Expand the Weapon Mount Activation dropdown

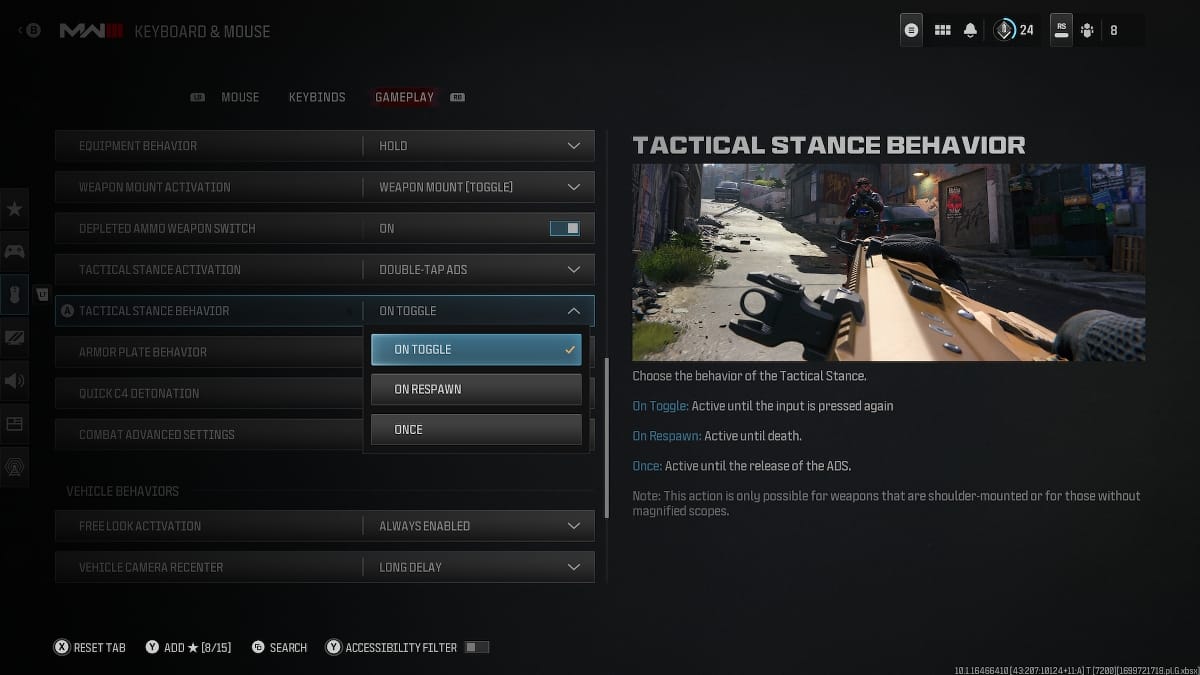pos(478,187)
